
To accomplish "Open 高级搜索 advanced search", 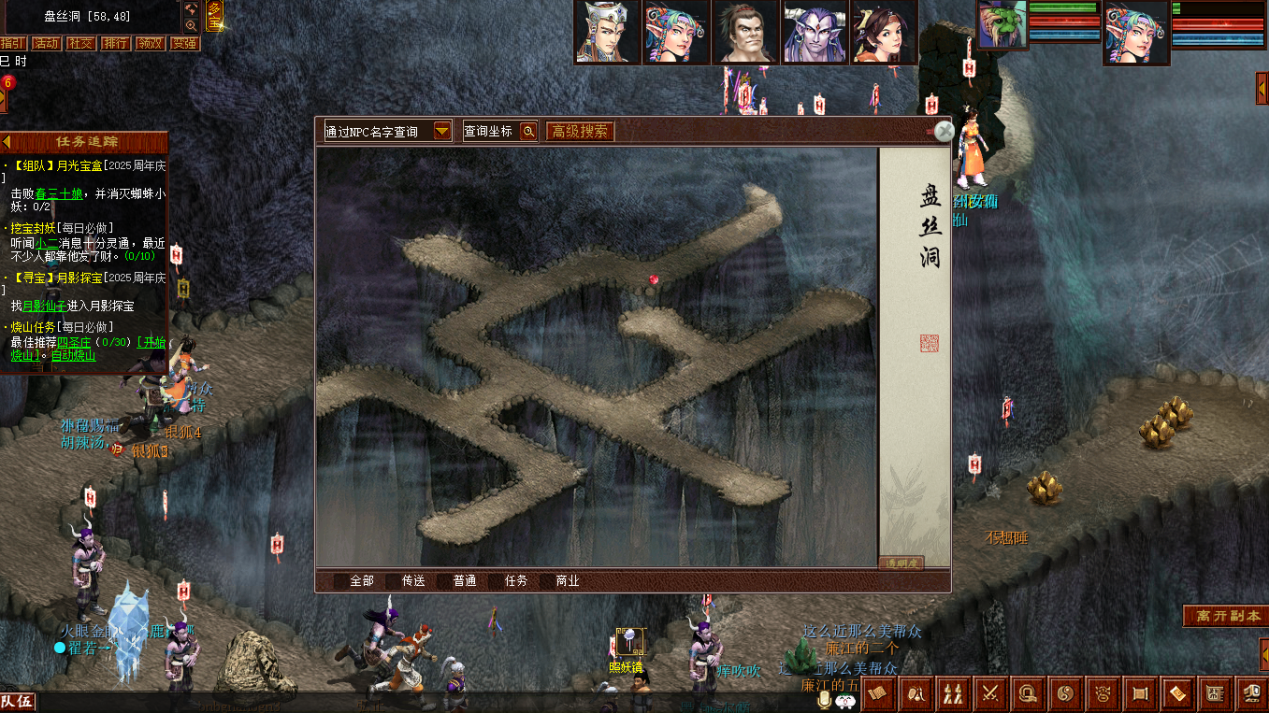I will point(580,131).
